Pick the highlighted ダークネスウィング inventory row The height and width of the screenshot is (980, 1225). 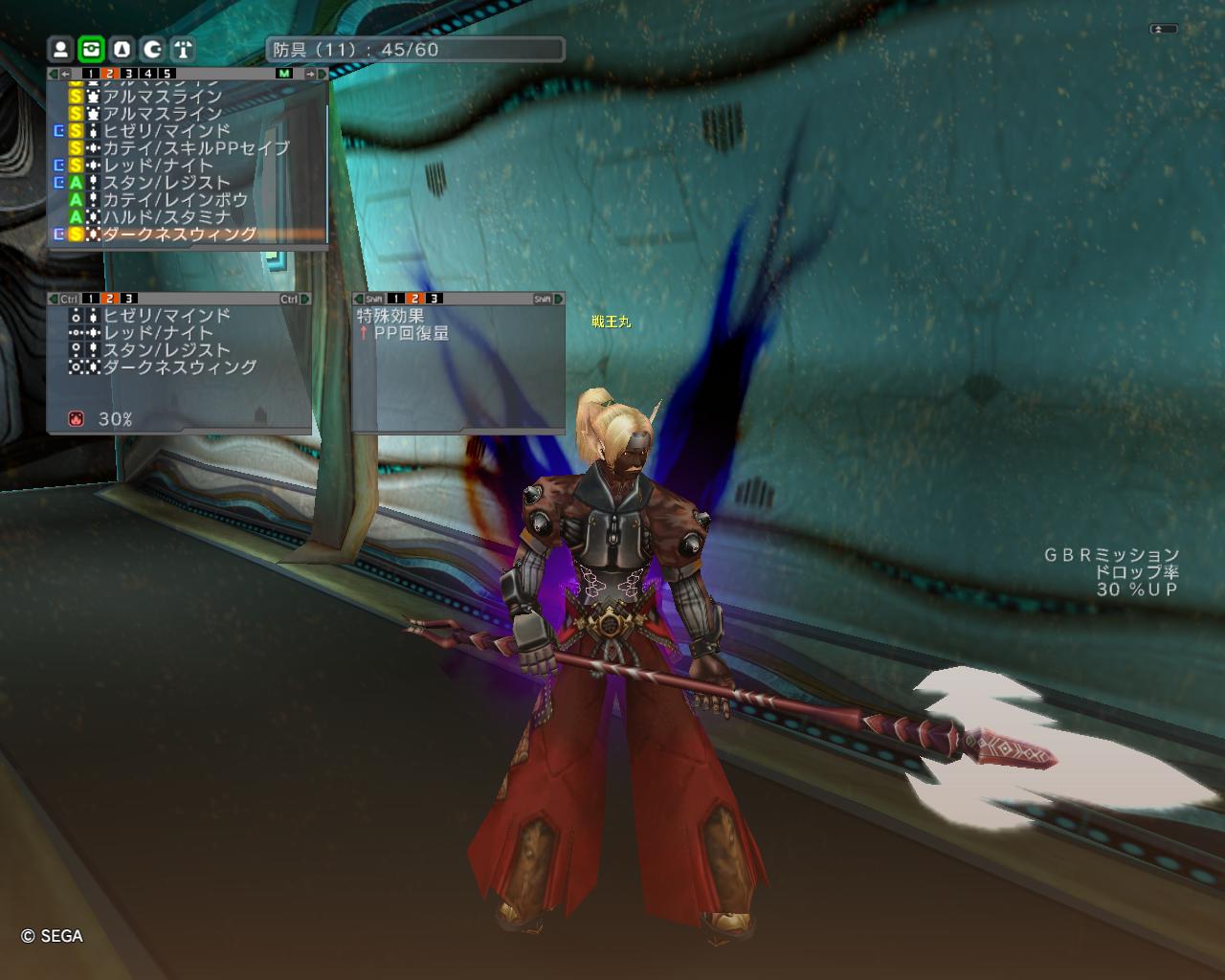coord(179,234)
